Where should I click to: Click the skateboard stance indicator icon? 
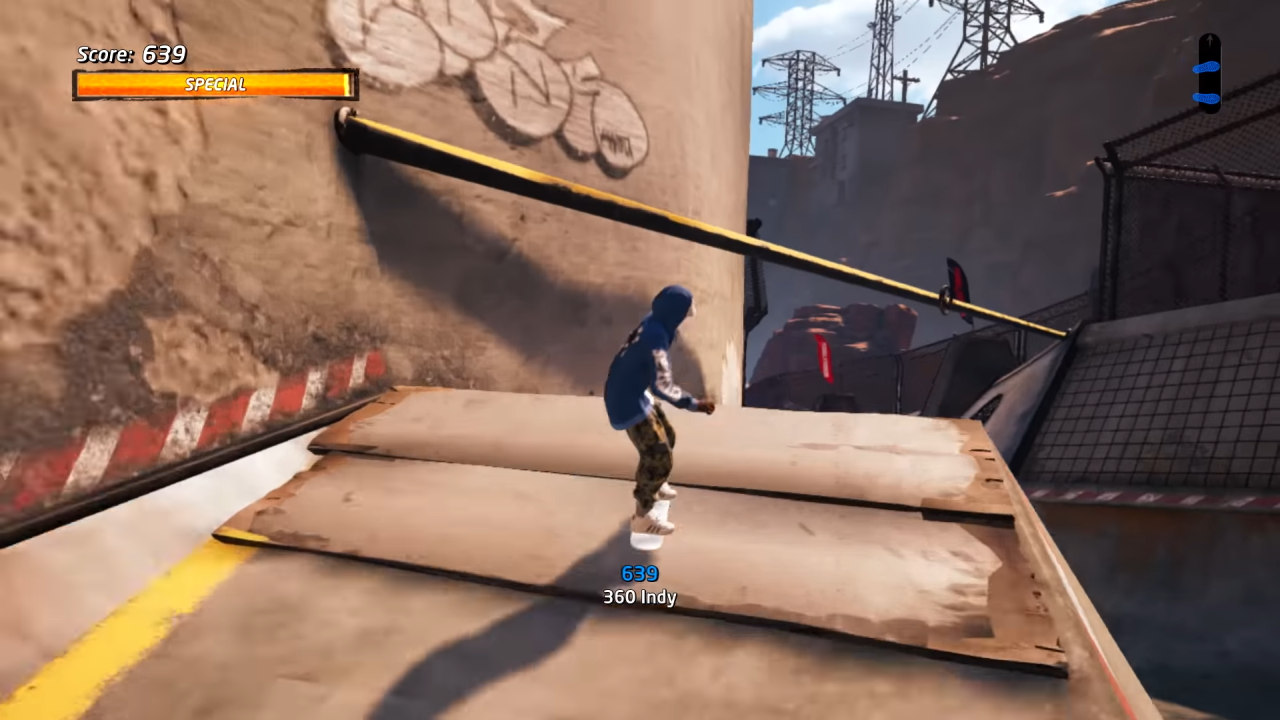pyautogui.click(x=1209, y=70)
